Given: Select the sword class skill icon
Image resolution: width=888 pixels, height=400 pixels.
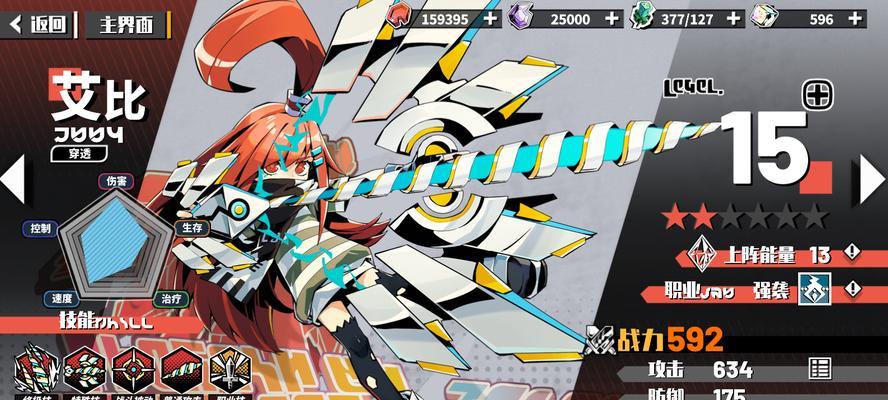Looking at the screenshot, I should click(x=229, y=369).
